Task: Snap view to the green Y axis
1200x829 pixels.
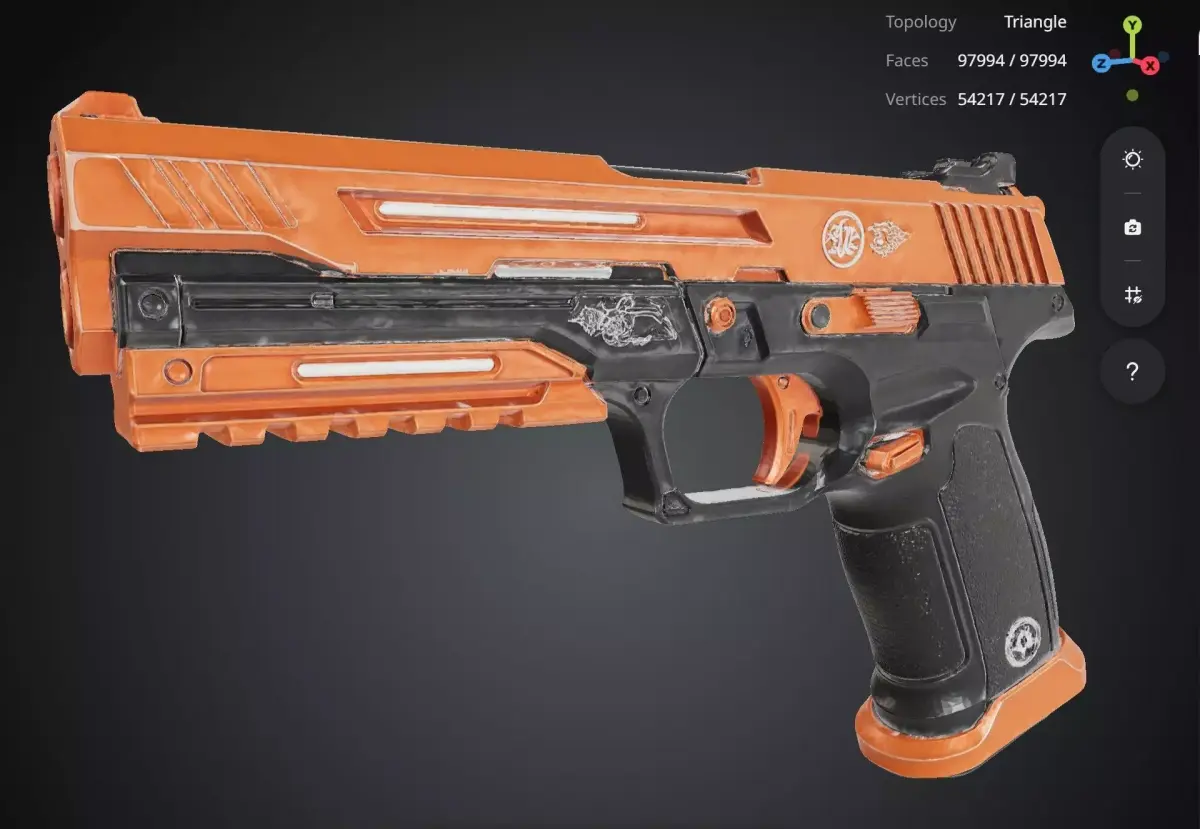Action: pos(1132,25)
